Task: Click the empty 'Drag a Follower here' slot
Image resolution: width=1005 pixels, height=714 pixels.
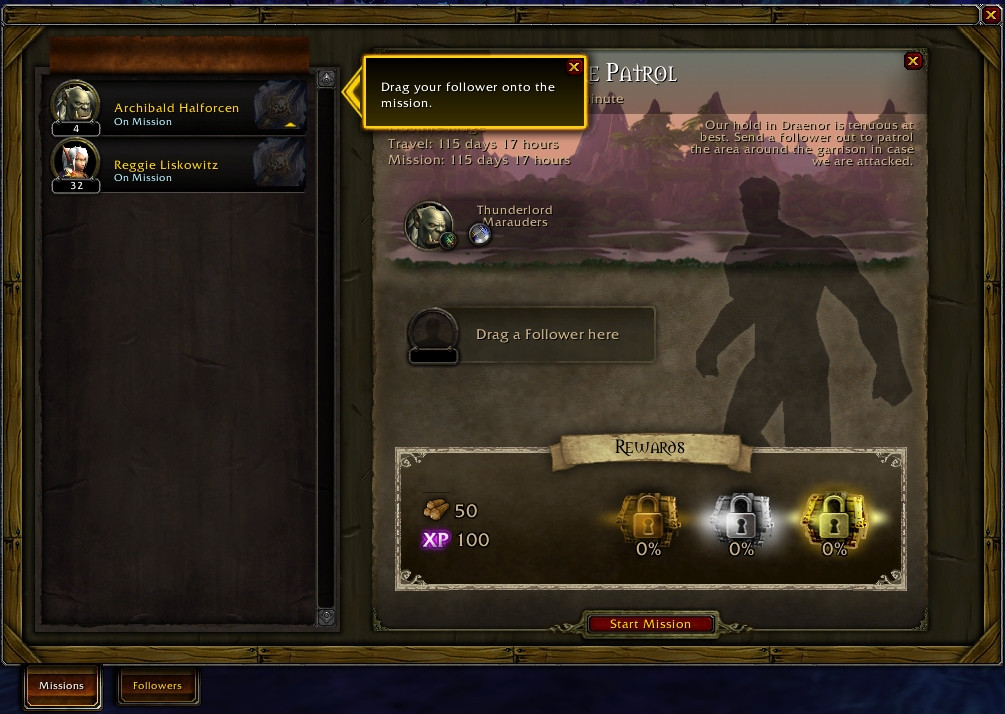Action: [x=531, y=335]
